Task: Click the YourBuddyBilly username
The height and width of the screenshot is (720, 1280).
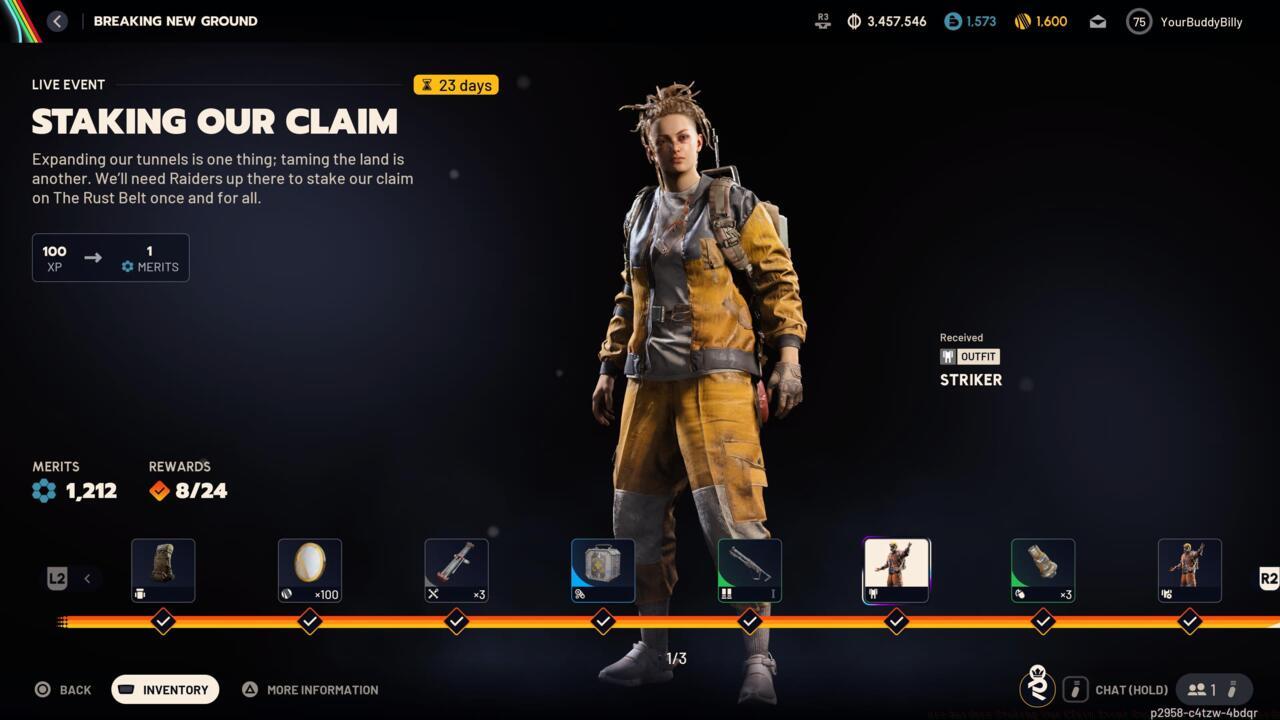Action: click(x=1202, y=21)
